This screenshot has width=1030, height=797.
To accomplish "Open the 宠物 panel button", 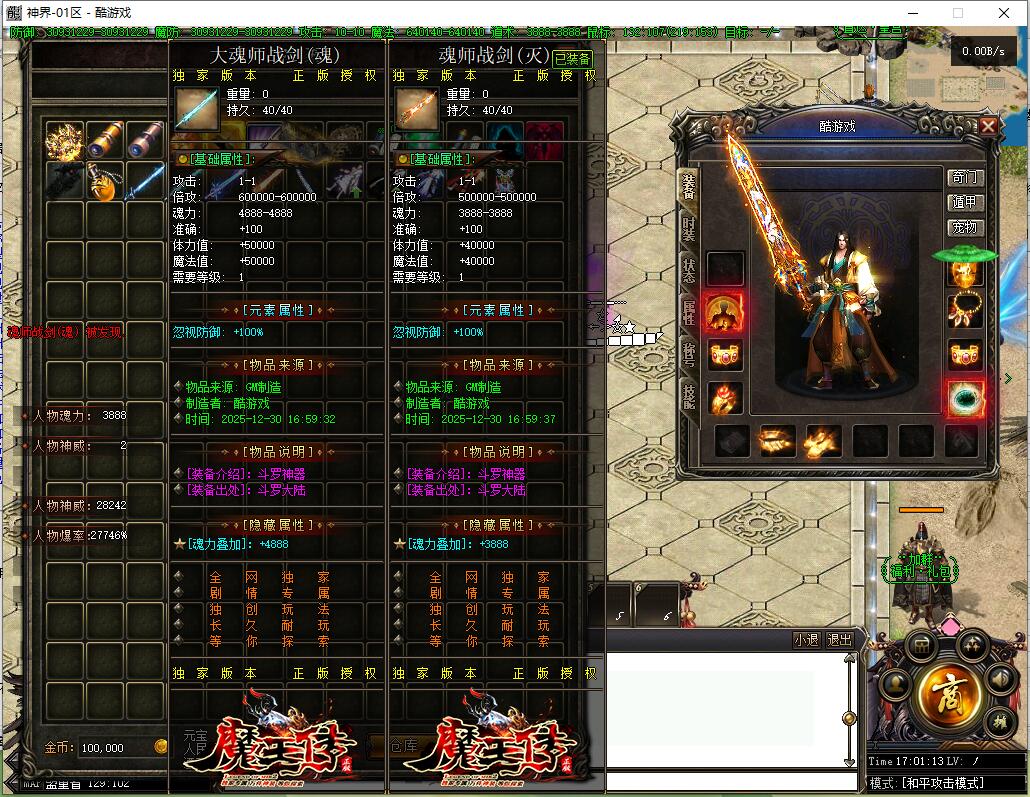I will click(x=965, y=227).
